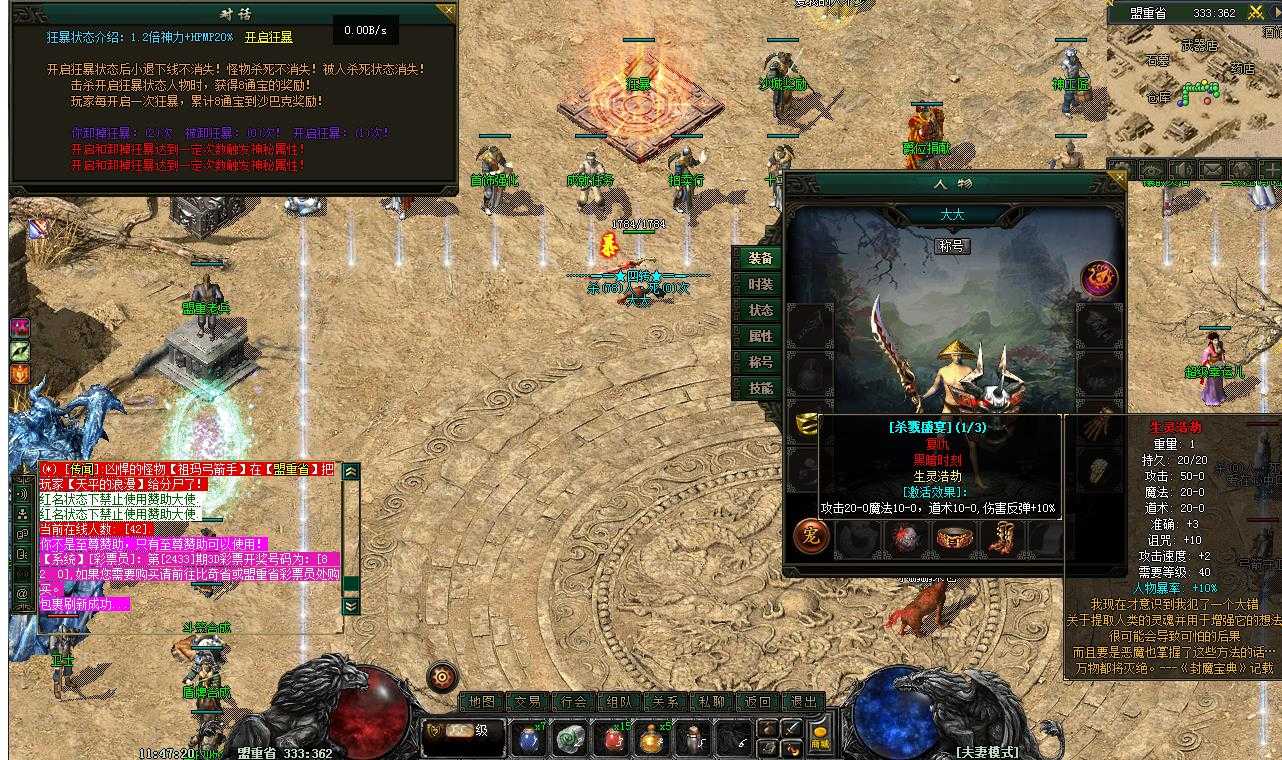Use the red potion showing x15 in the hotbar
The image size is (1282, 760).
pyautogui.click(x=613, y=738)
